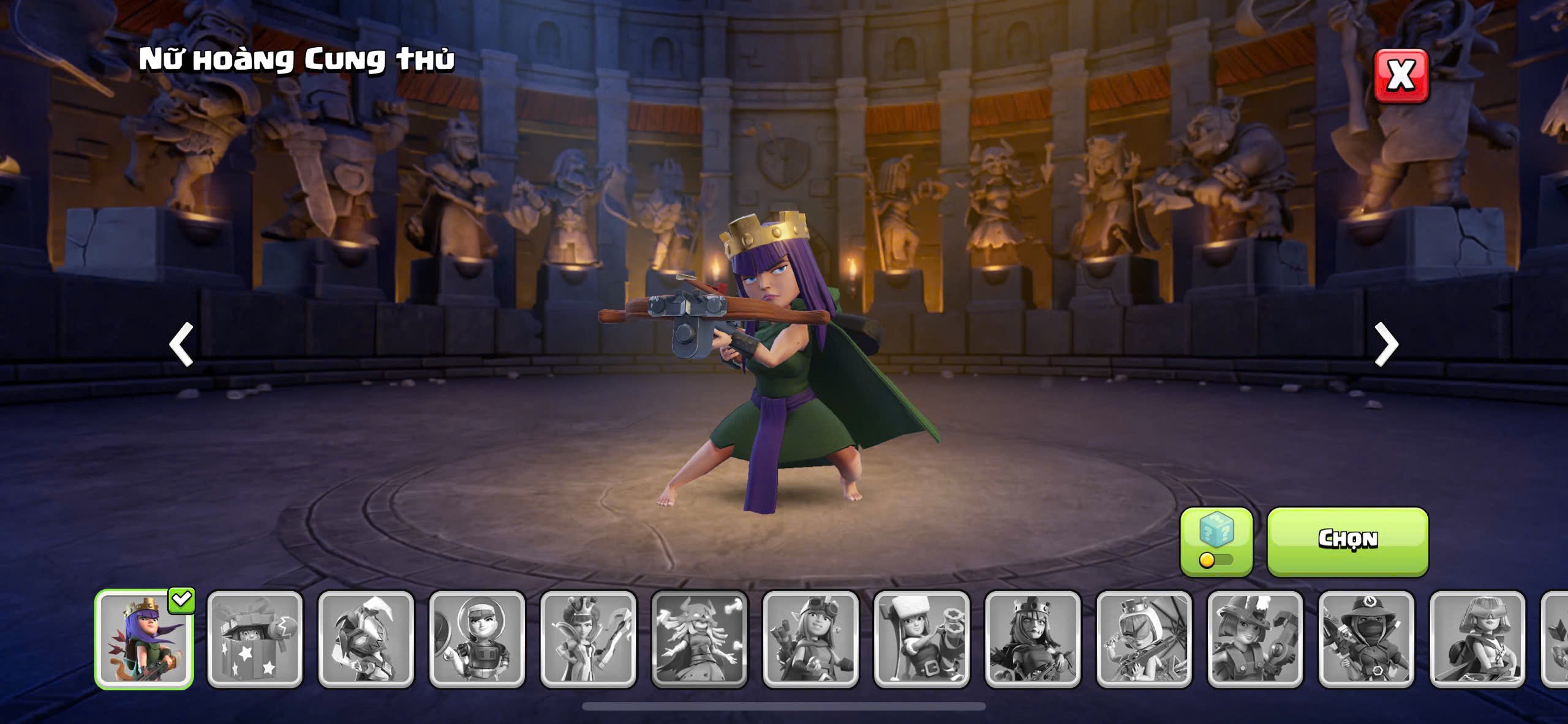Select the default purple-haired Archer Queen skin
The width and height of the screenshot is (1568, 724).
pos(145,639)
